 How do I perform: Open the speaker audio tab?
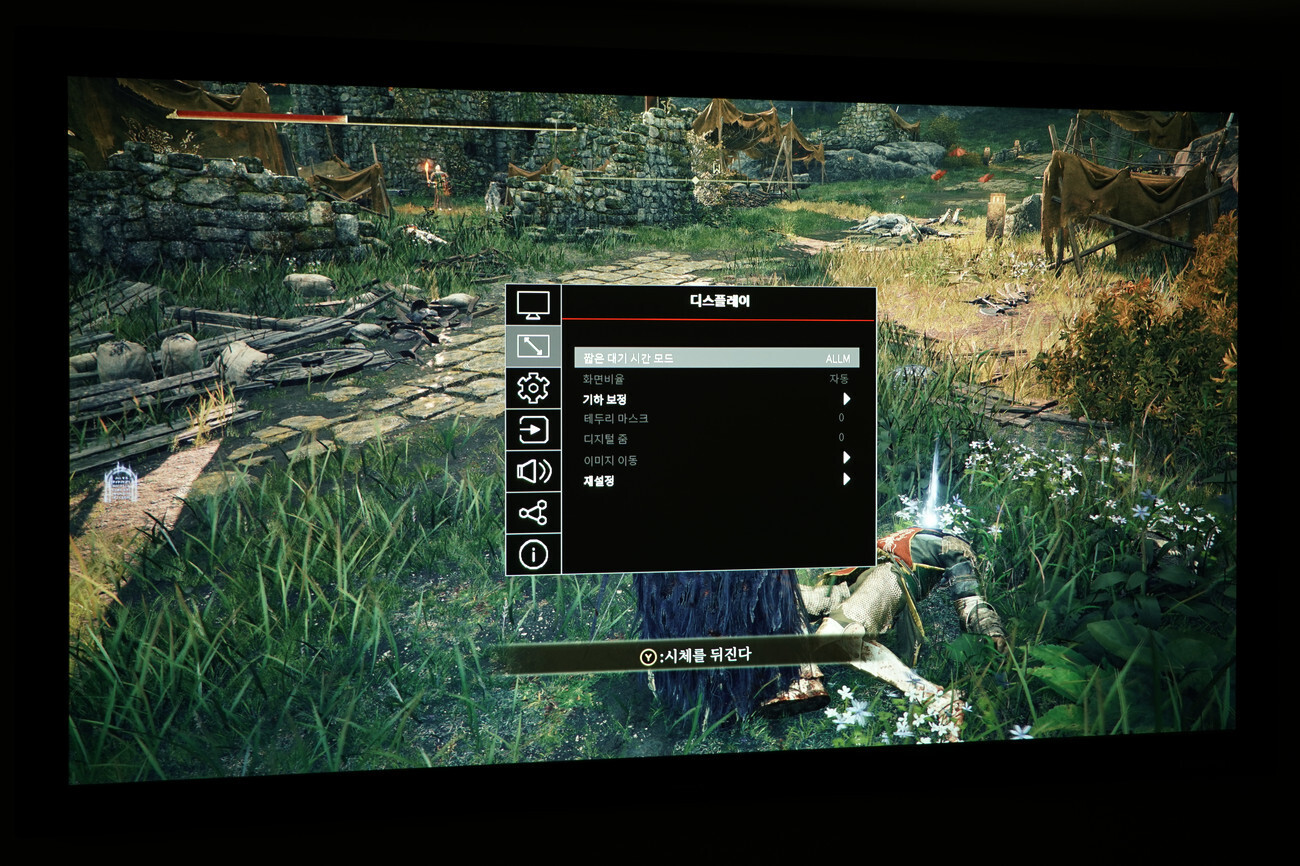(x=533, y=471)
